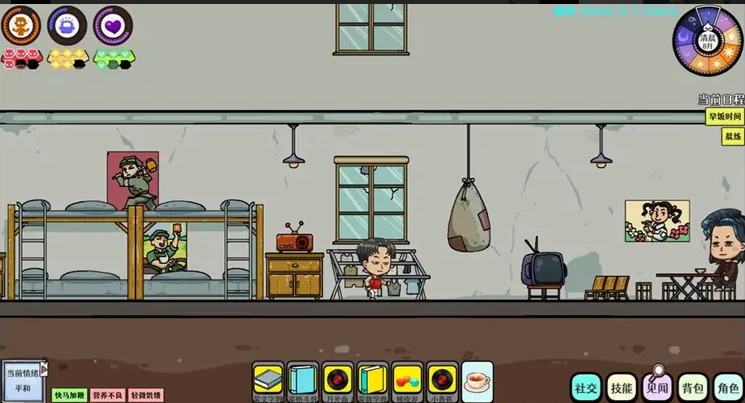Screen dimensions: 745x403
Task: Select the yellow and blue book item
Action: coord(372,380)
